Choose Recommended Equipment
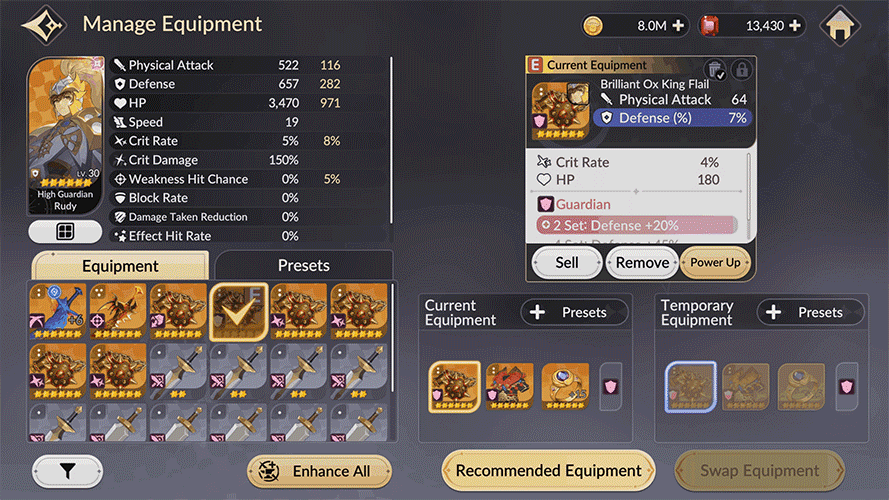Viewport: 889px width, 500px height. point(548,470)
